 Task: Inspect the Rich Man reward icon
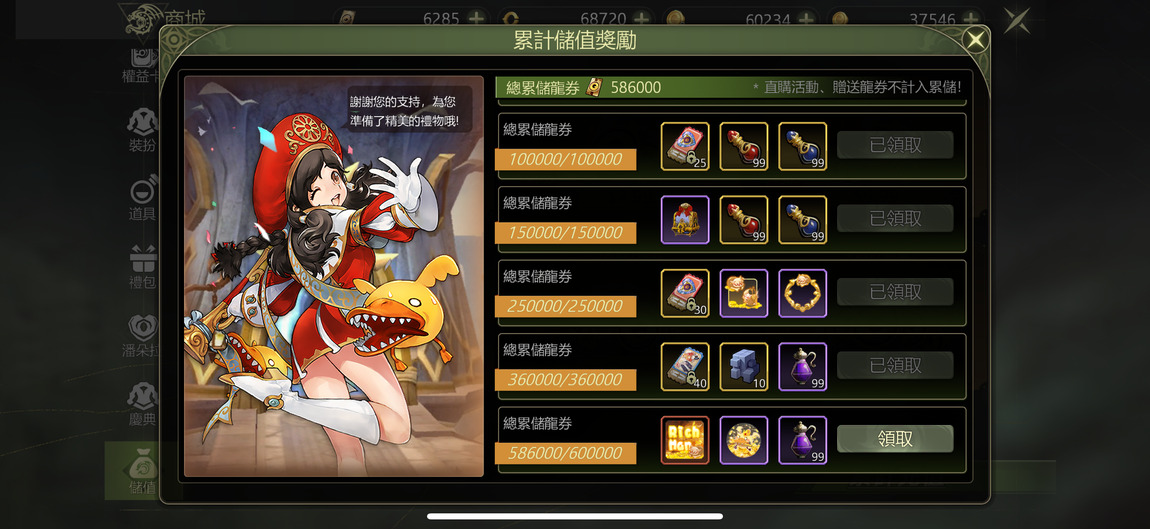pyautogui.click(x=685, y=440)
